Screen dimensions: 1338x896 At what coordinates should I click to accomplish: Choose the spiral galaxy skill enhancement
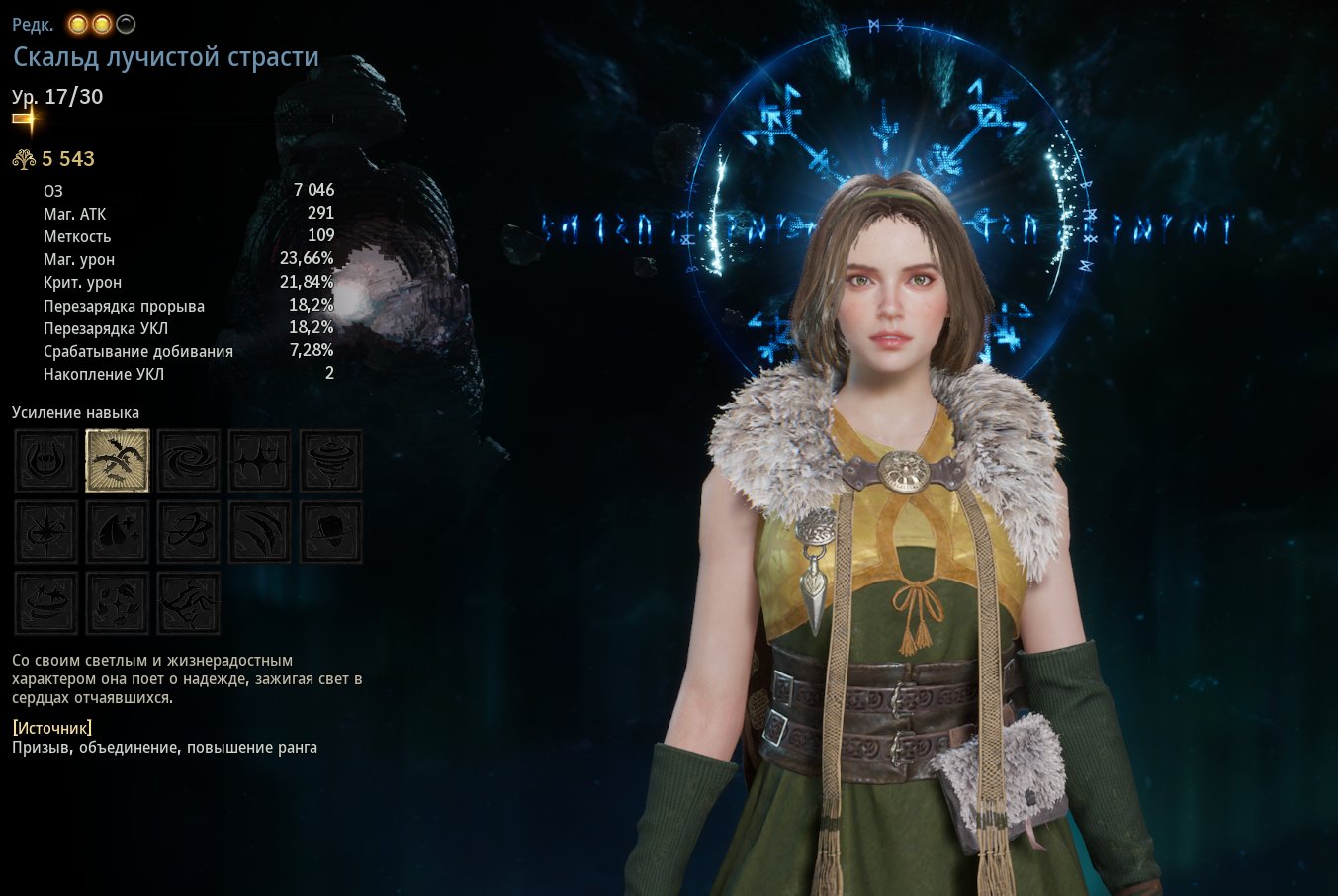189,461
